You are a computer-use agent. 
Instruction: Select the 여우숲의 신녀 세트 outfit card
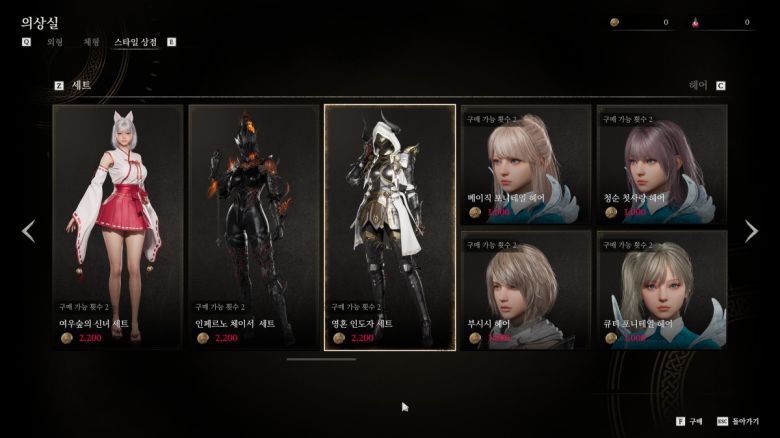coord(118,227)
